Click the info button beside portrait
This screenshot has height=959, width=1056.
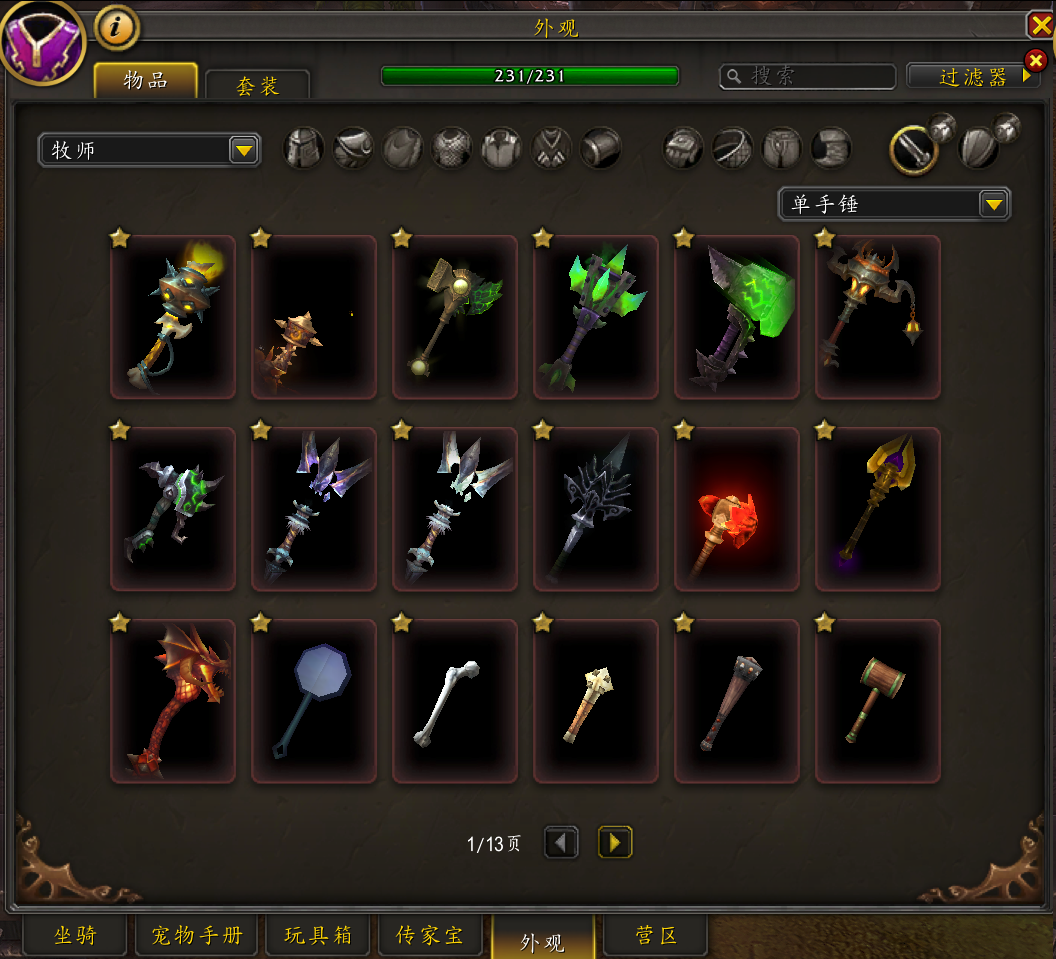pyautogui.click(x=117, y=29)
